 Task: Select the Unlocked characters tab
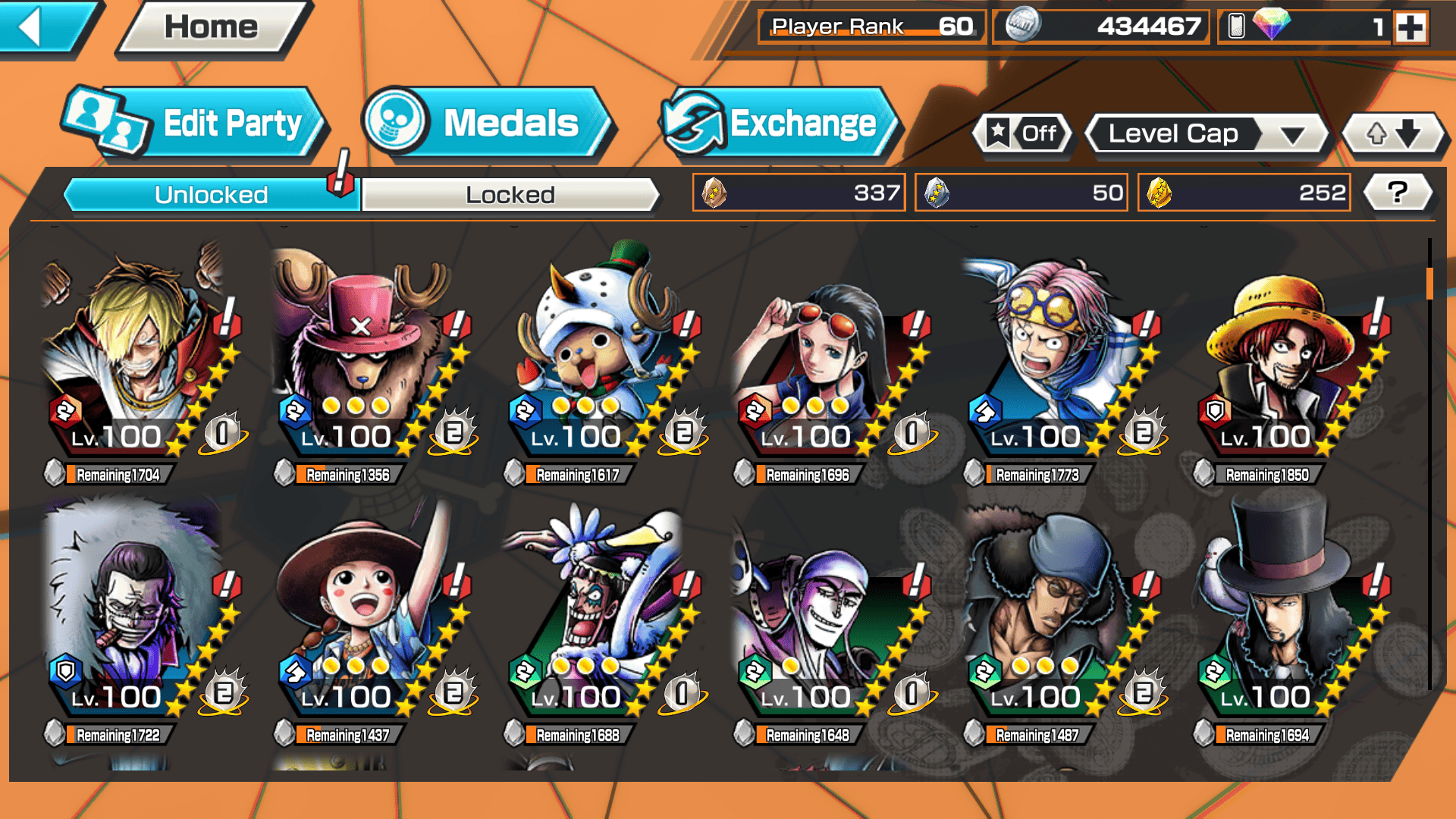tap(211, 195)
